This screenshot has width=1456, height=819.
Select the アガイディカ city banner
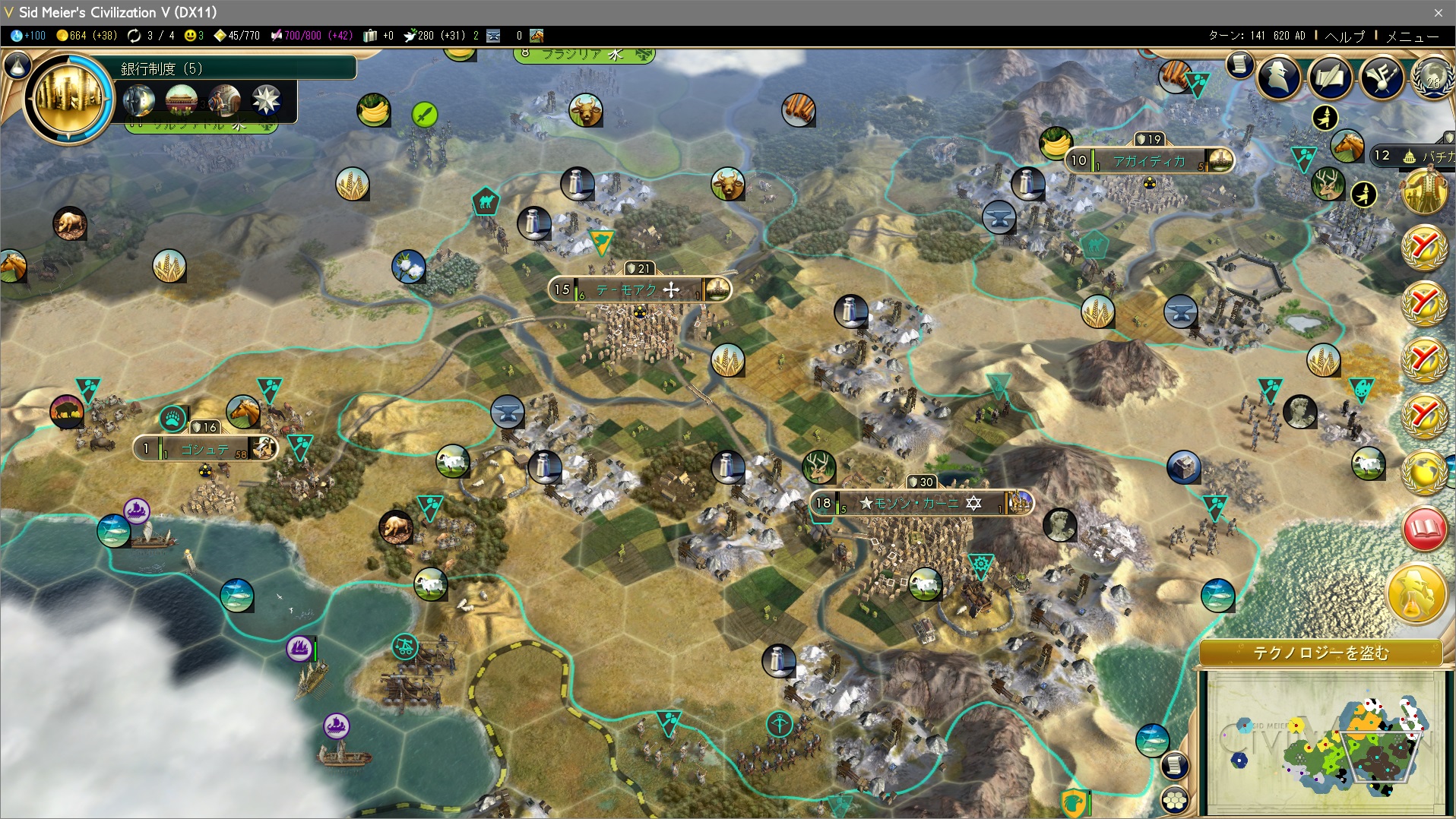tap(1147, 160)
